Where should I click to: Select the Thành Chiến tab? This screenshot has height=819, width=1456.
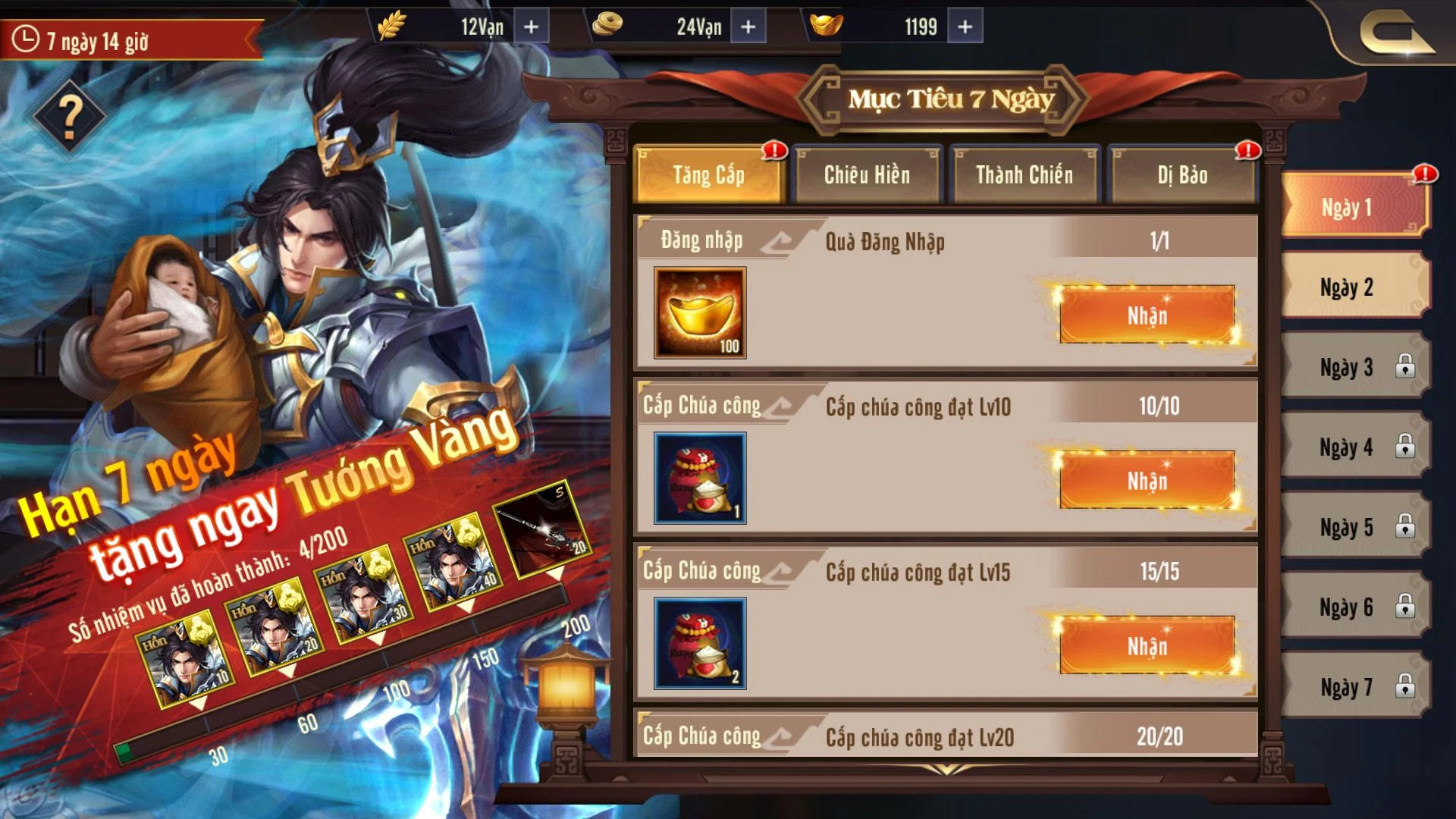coord(1025,175)
